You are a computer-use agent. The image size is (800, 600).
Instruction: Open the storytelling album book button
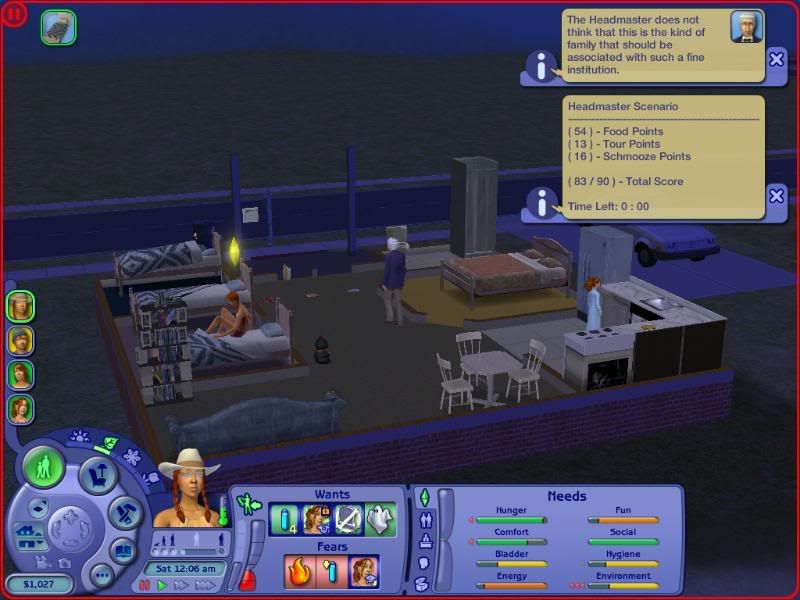pos(123,550)
